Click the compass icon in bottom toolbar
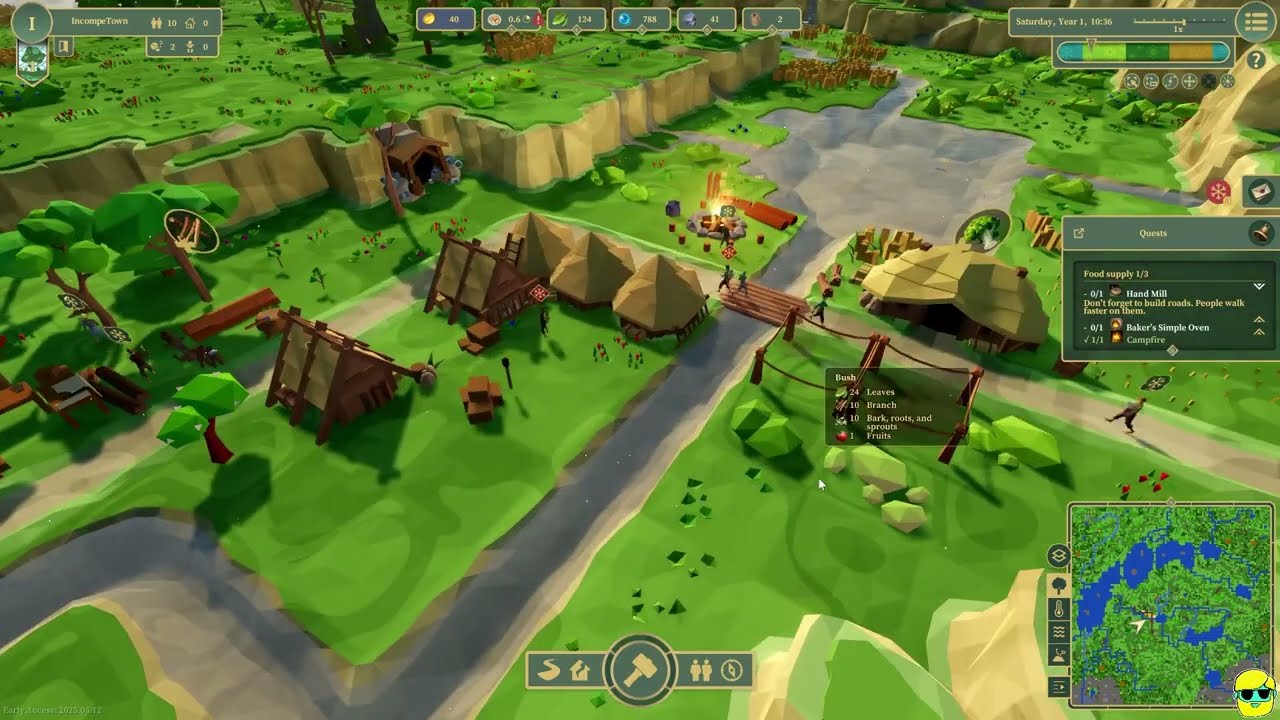The height and width of the screenshot is (720, 1280). pyautogui.click(x=732, y=670)
